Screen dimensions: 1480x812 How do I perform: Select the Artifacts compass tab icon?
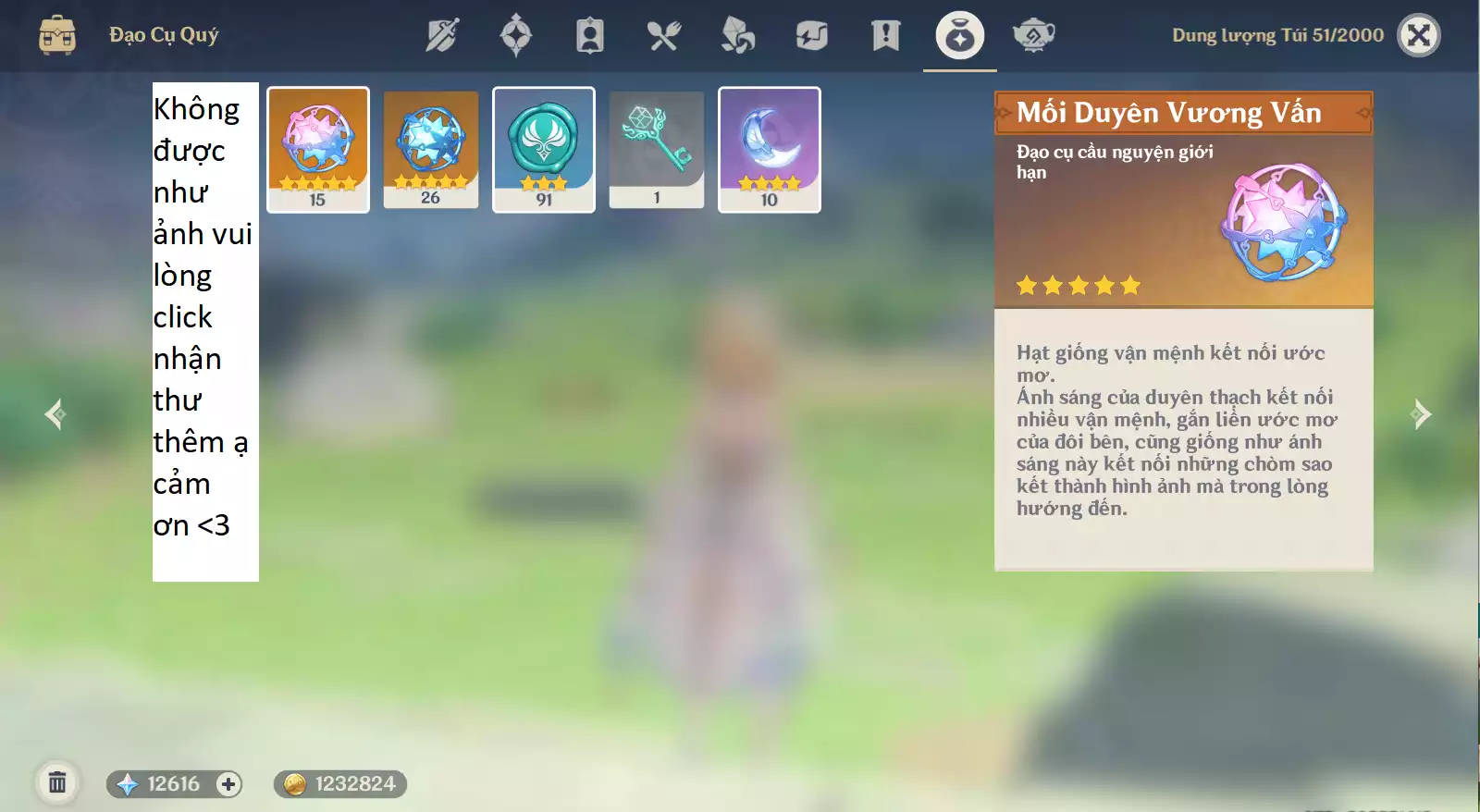click(x=516, y=35)
